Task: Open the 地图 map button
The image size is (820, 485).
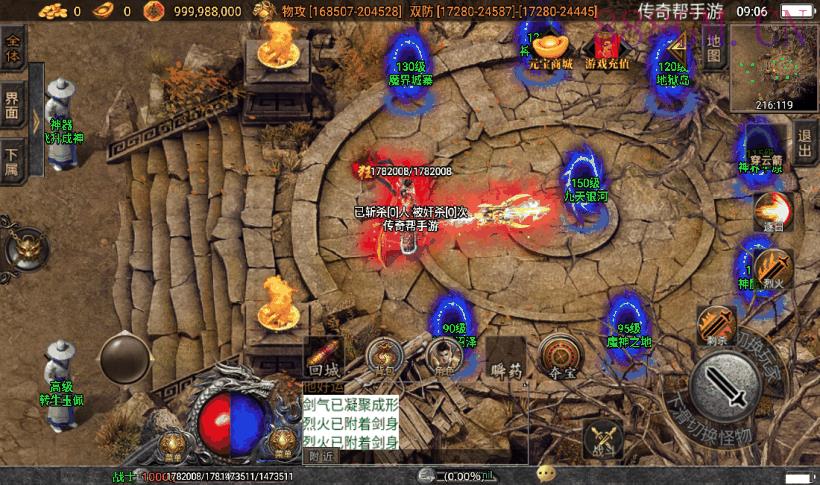Action: pos(713,48)
